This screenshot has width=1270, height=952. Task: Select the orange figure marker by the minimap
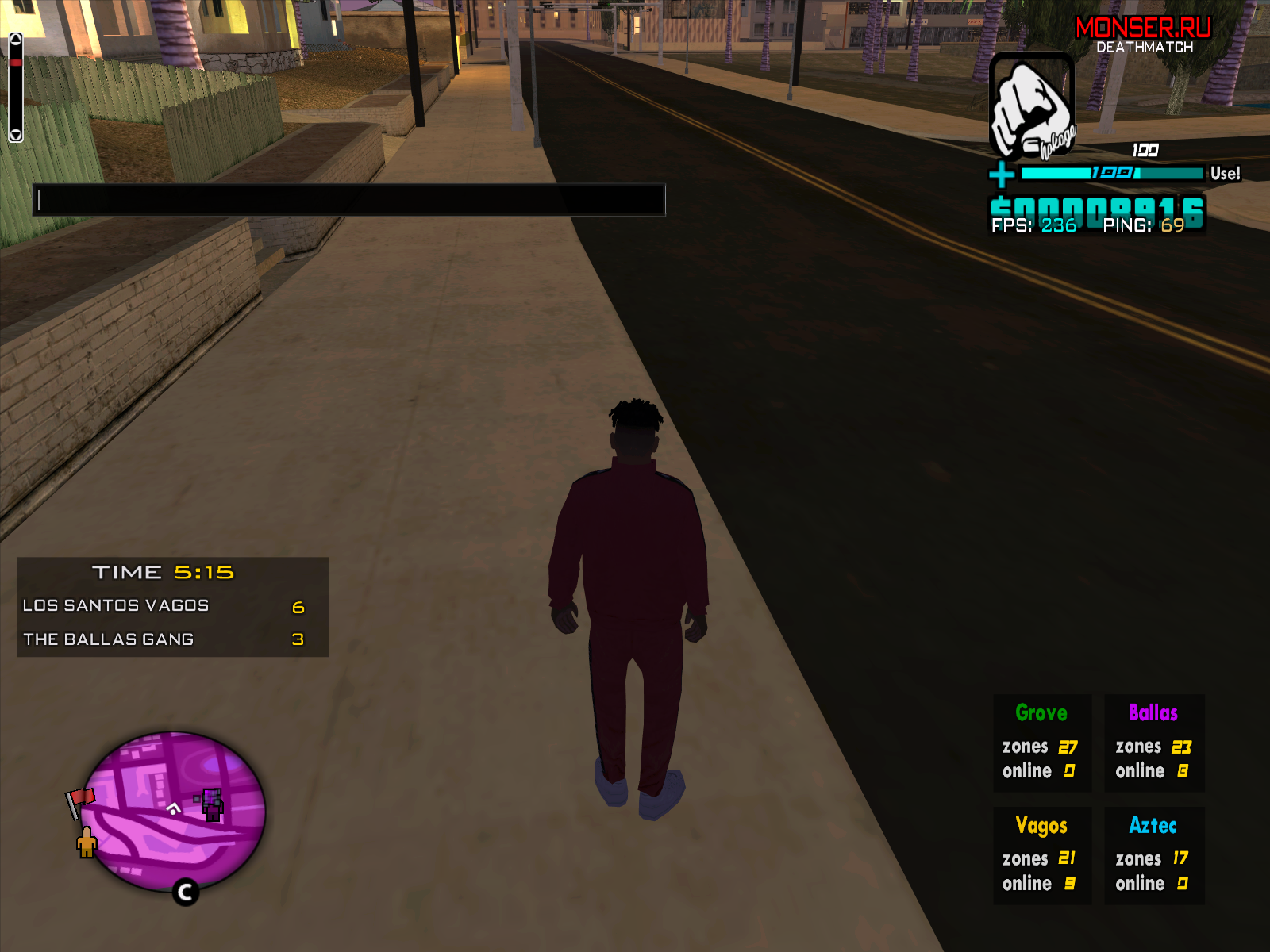87,842
